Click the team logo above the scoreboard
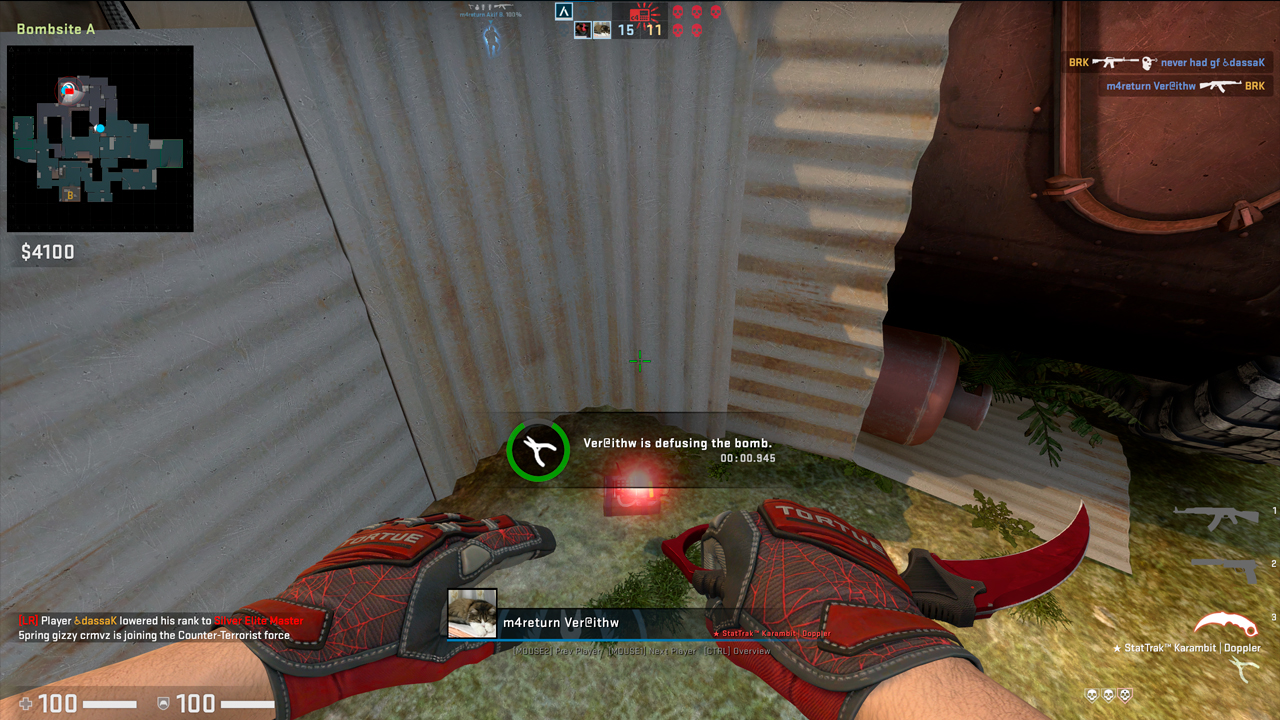 [x=563, y=12]
